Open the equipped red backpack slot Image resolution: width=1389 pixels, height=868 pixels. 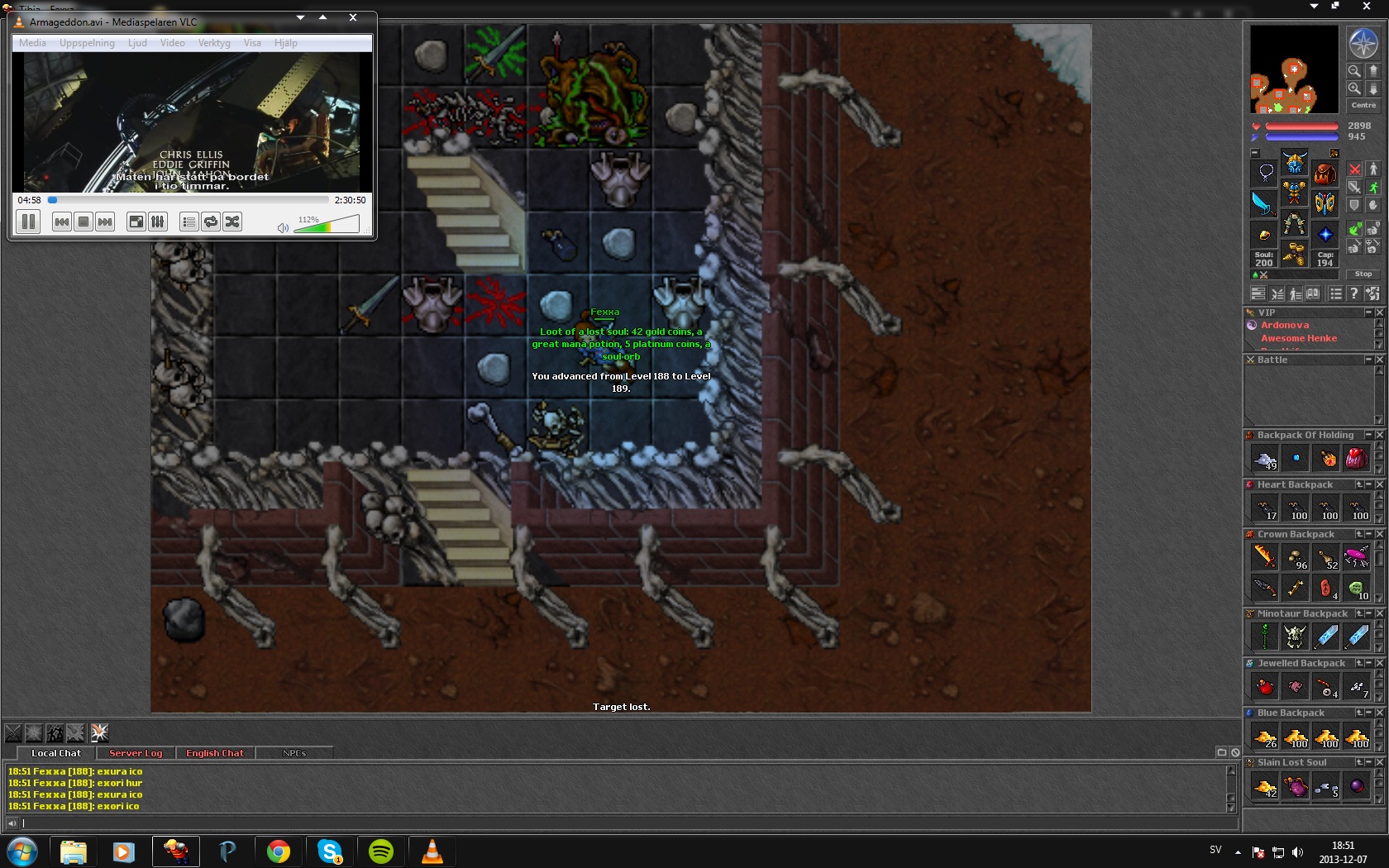click(x=1325, y=174)
